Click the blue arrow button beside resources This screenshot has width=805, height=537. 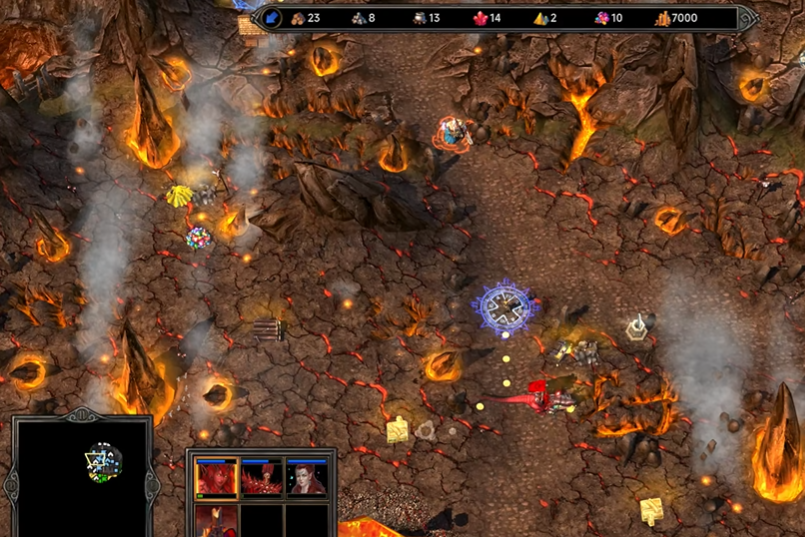point(272,18)
